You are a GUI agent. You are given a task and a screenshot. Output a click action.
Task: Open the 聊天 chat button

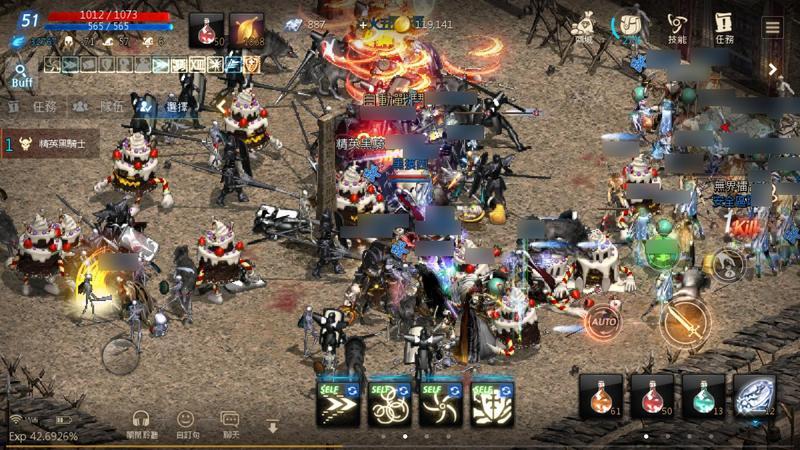point(231,424)
